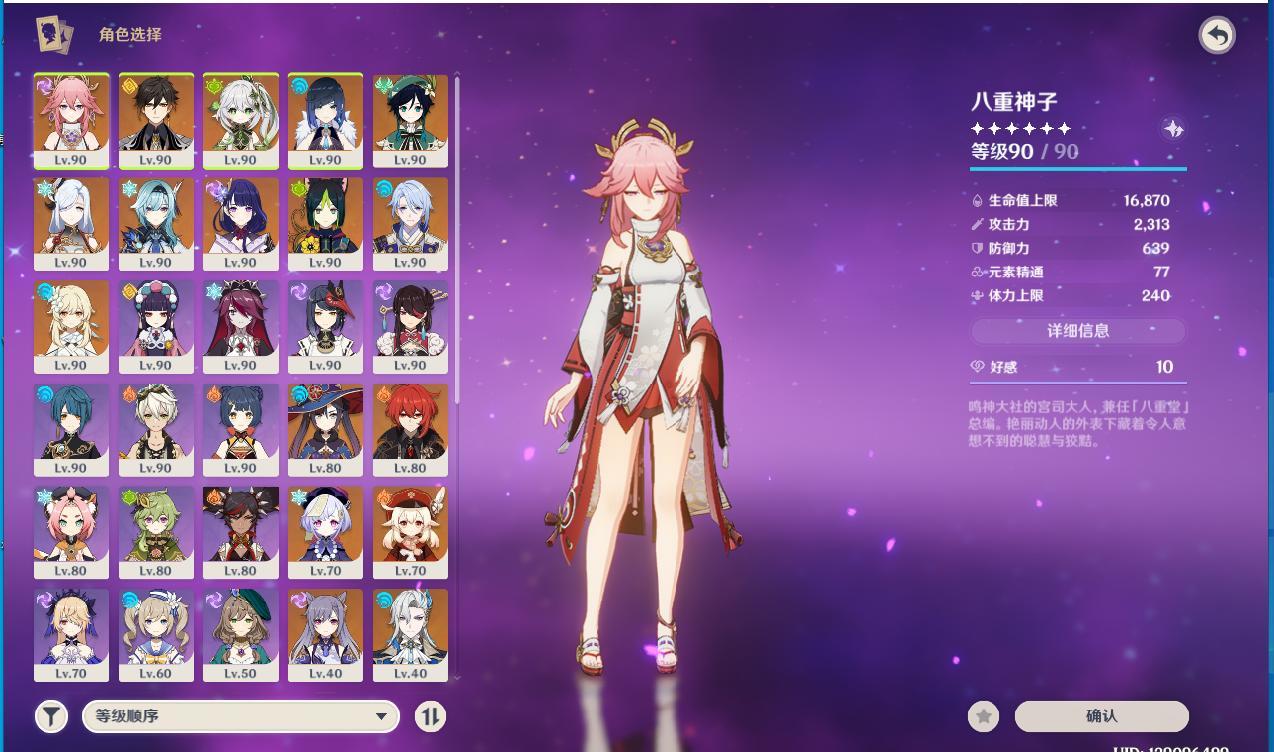Screen dimensions: 1274x752
Task: Open the 等级顺序 sort order dropdown
Action: click(241, 716)
